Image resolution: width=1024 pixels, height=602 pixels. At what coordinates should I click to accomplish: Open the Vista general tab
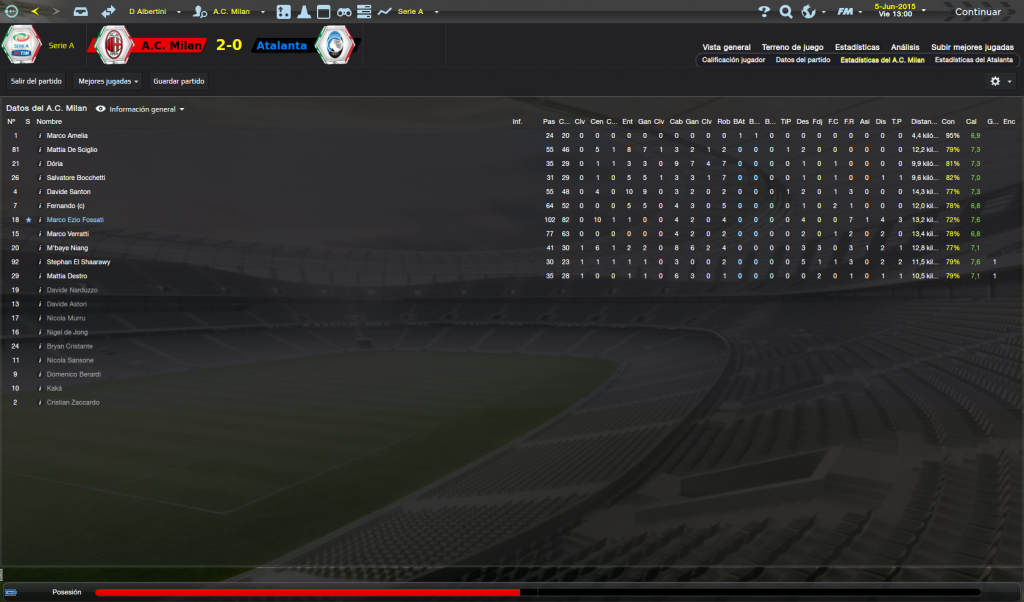(x=726, y=47)
